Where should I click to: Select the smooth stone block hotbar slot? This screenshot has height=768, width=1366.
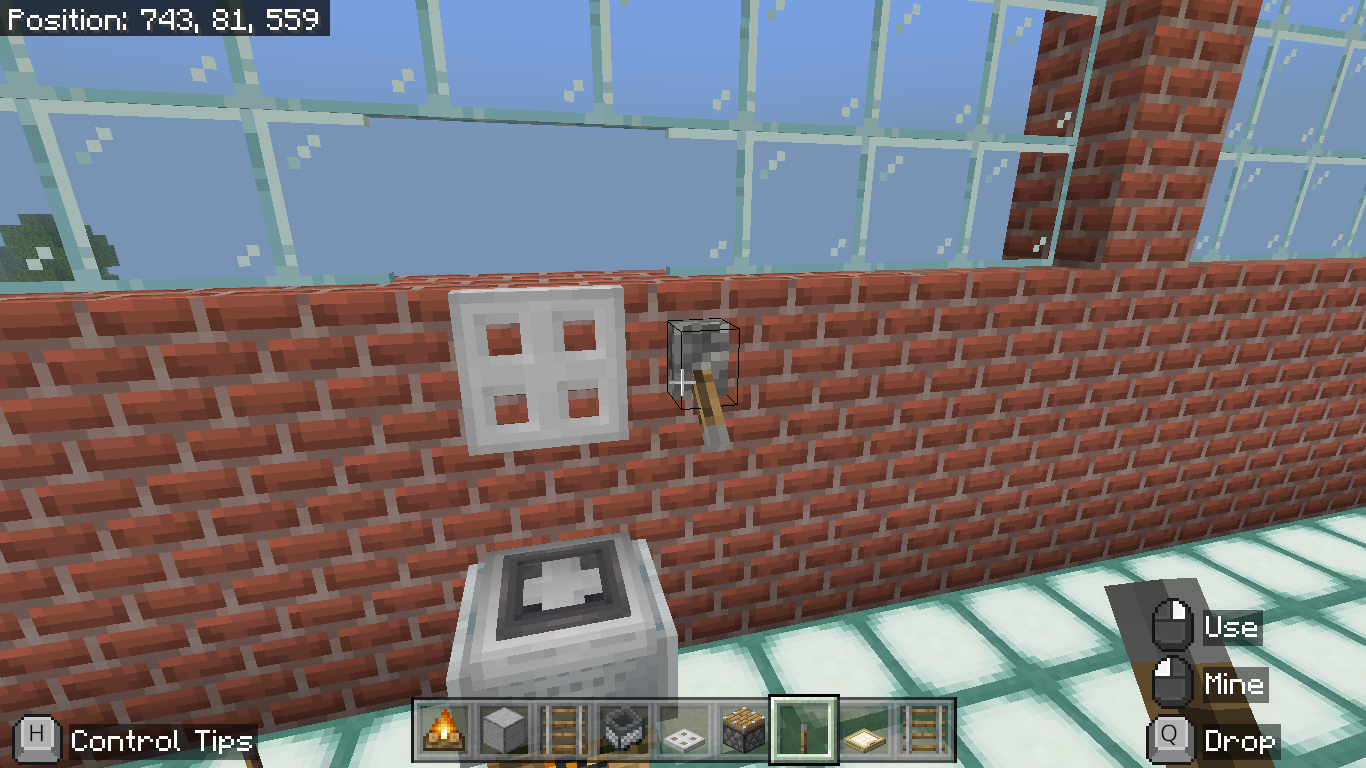(501, 729)
